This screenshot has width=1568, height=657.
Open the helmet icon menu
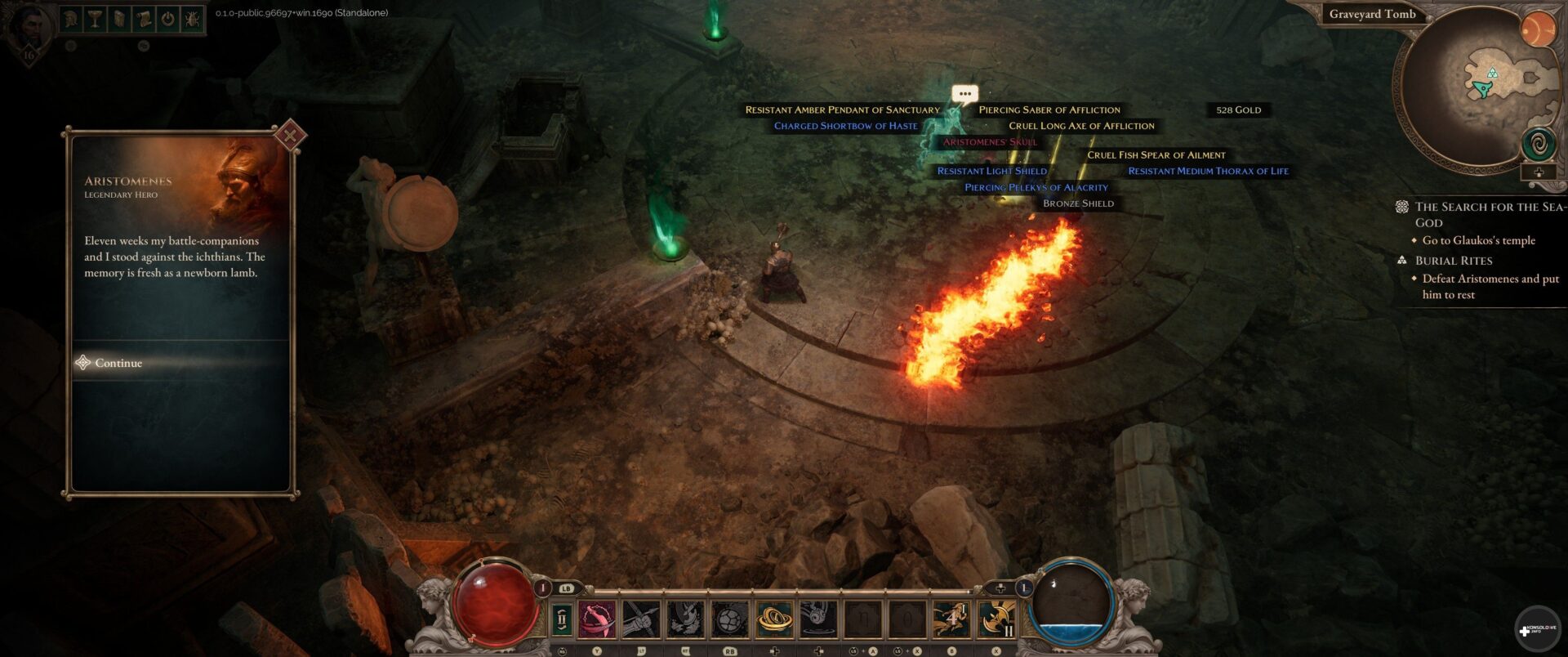(x=72, y=19)
